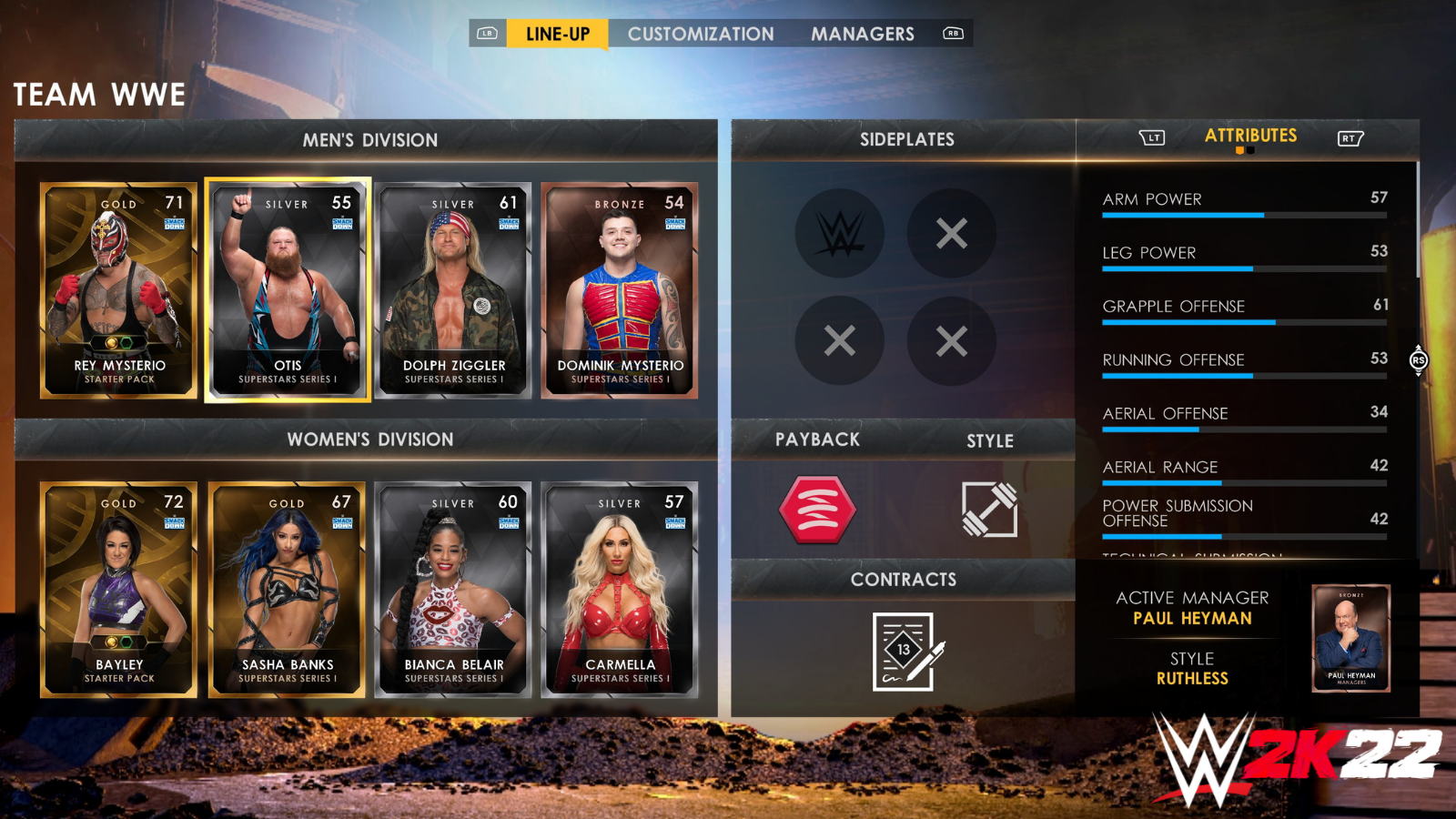Click the empty top-right sideplate slot
The image size is (1456, 819).
951,233
